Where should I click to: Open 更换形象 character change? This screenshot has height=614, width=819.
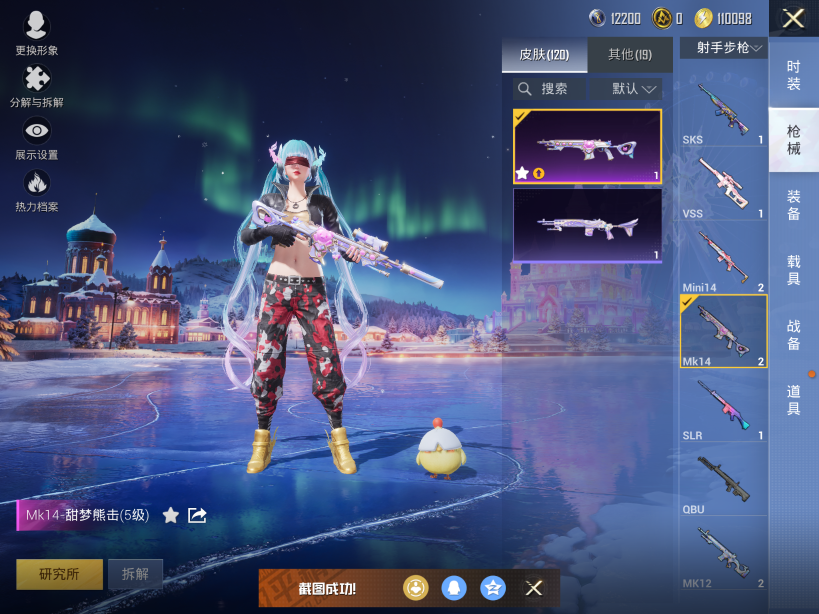coord(37,33)
